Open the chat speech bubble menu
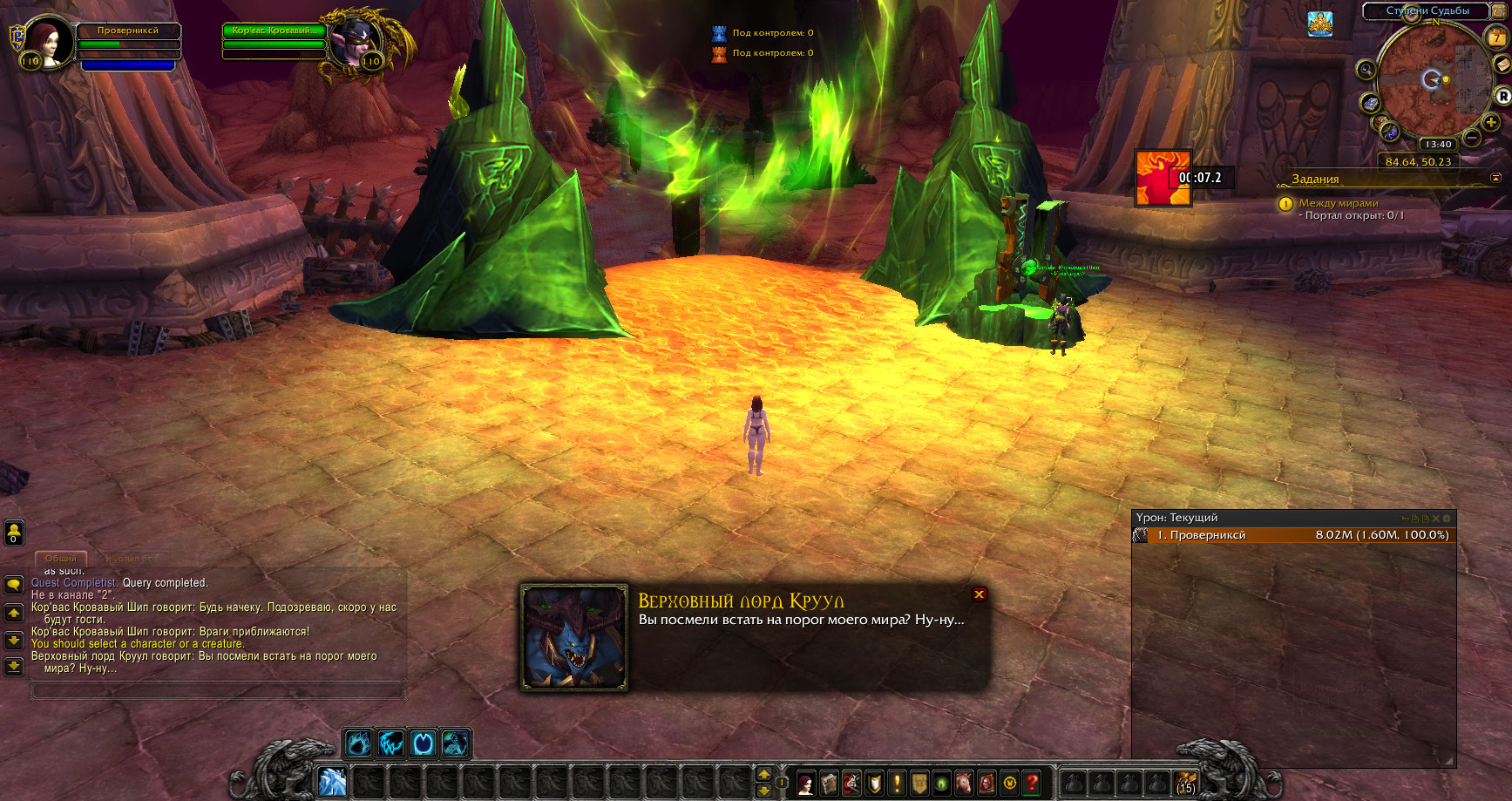The height and width of the screenshot is (801, 1512). (x=14, y=585)
